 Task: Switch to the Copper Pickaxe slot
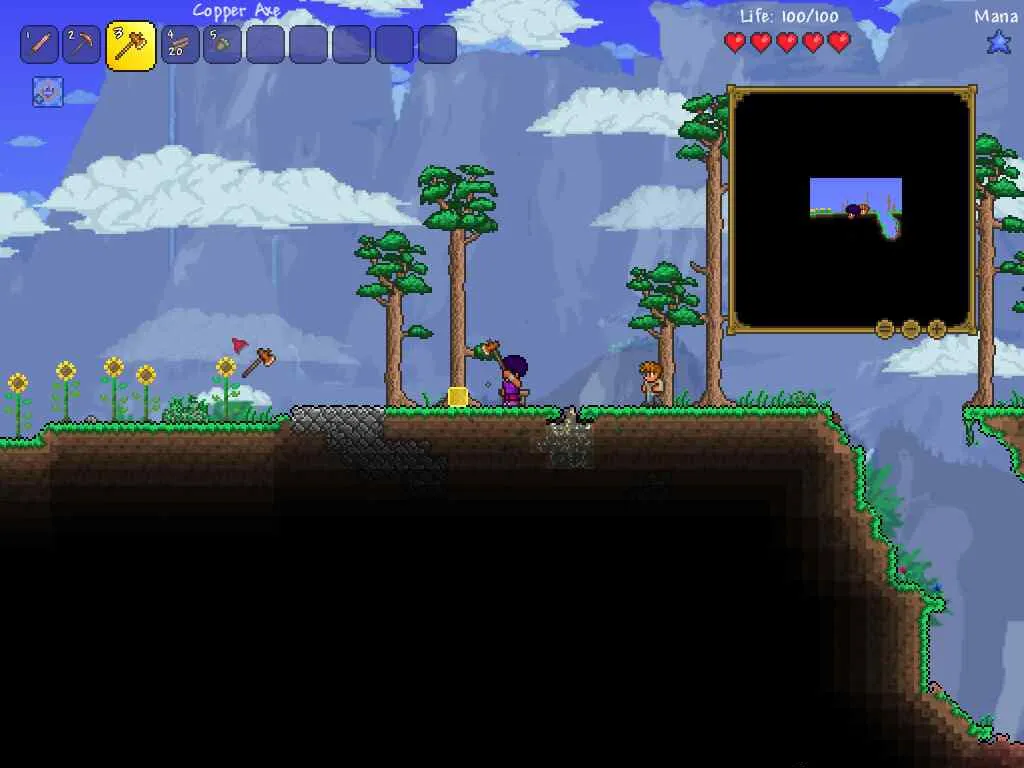point(82,44)
